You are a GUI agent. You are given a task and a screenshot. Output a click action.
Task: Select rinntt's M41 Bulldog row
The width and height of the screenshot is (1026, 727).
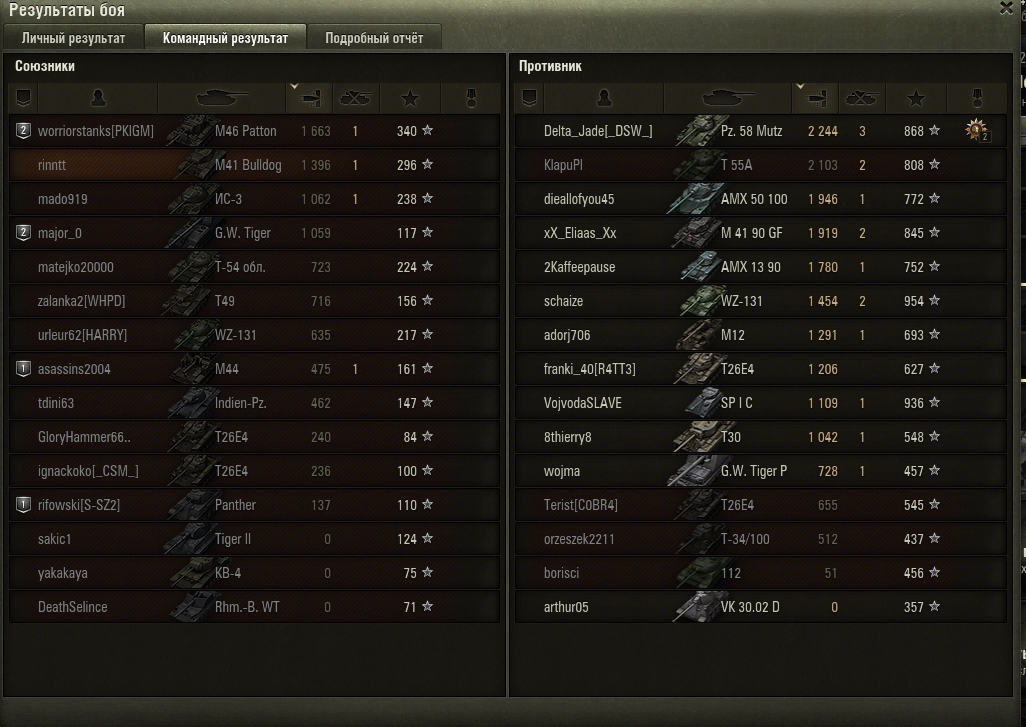coord(248,165)
